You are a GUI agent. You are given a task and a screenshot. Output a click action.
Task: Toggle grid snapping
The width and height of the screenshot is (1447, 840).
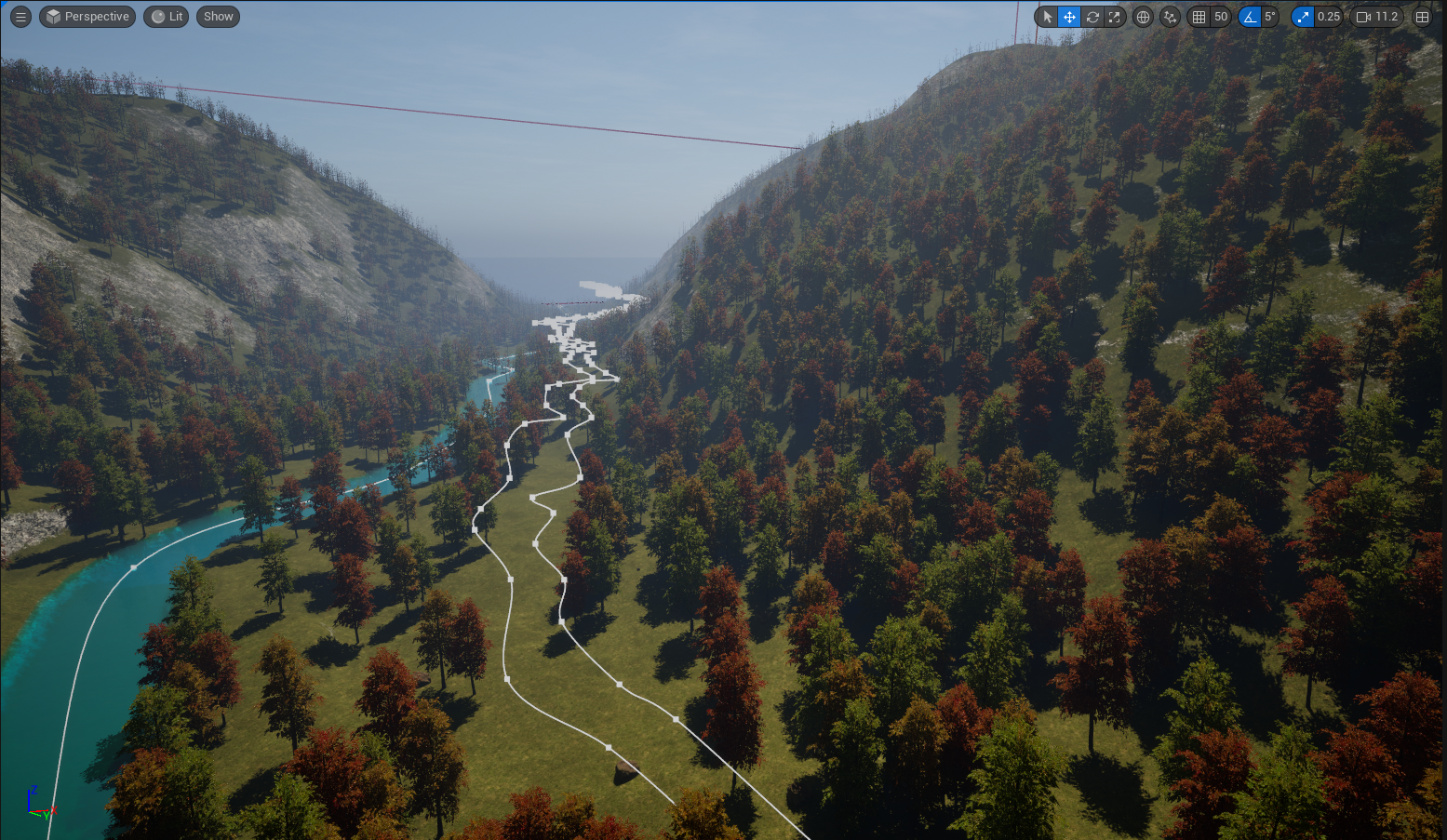click(x=1199, y=17)
